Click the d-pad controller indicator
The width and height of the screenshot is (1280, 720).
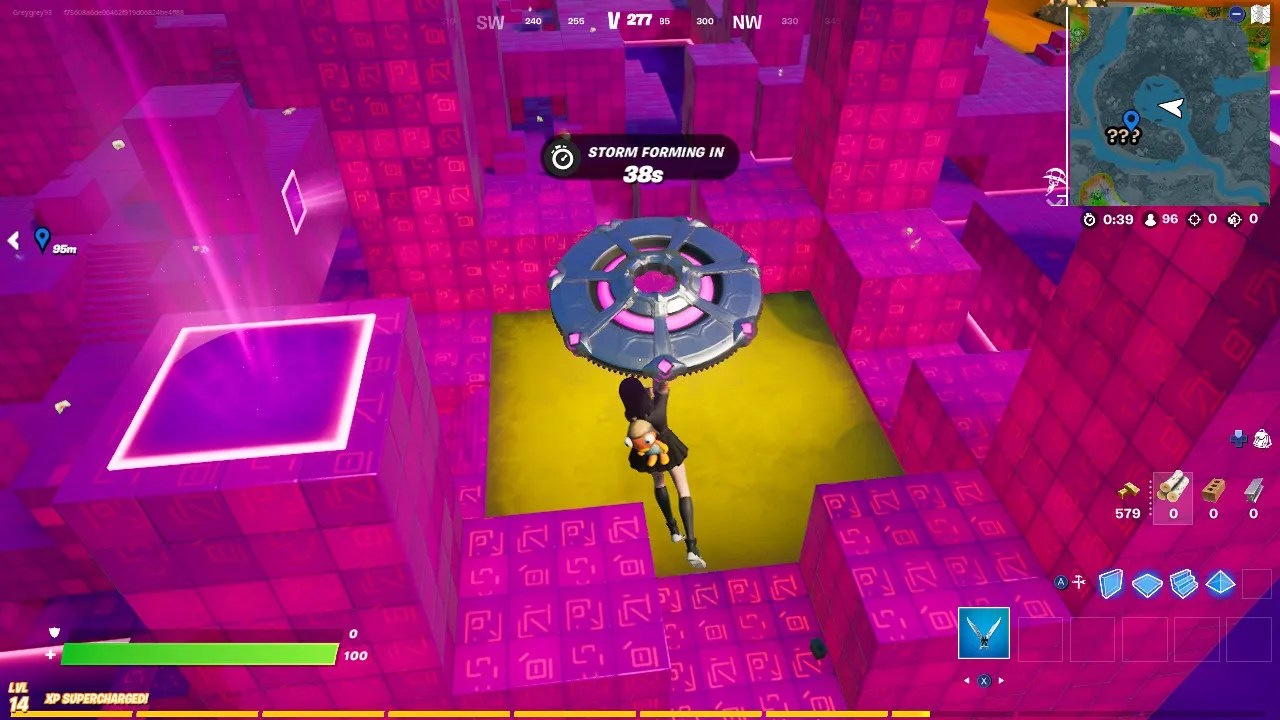1238,438
